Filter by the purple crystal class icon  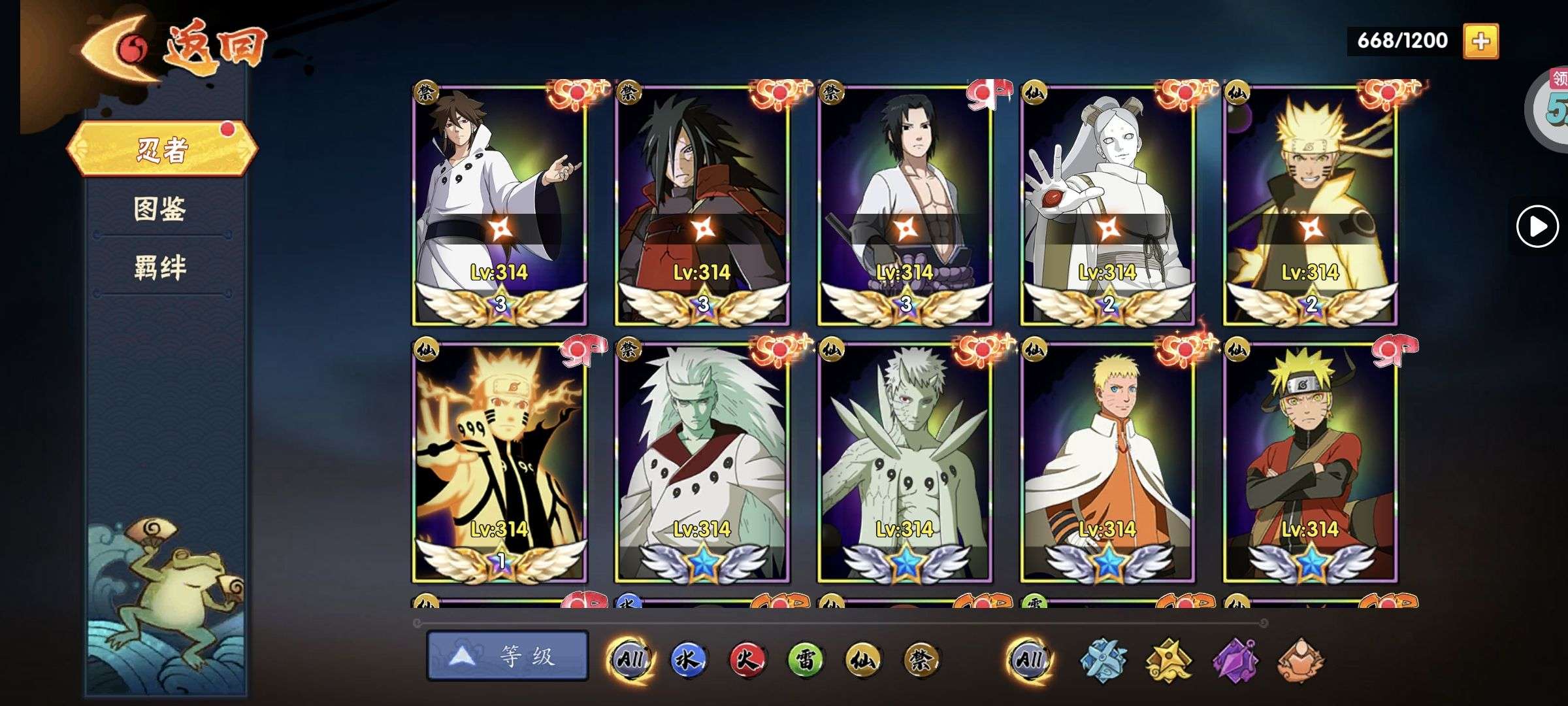[x=1234, y=660]
